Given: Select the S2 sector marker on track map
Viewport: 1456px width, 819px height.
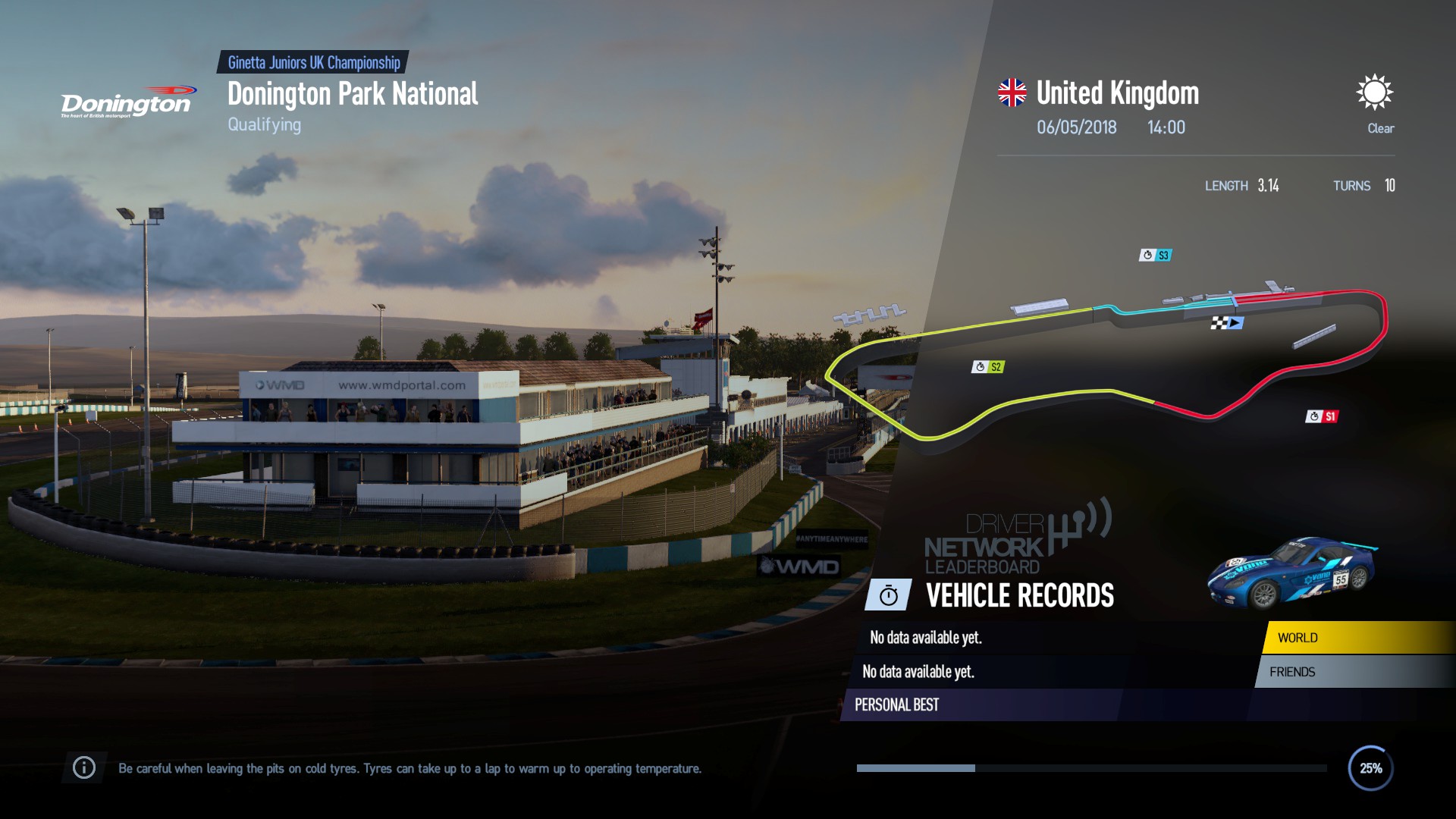Looking at the screenshot, I should point(988,368).
